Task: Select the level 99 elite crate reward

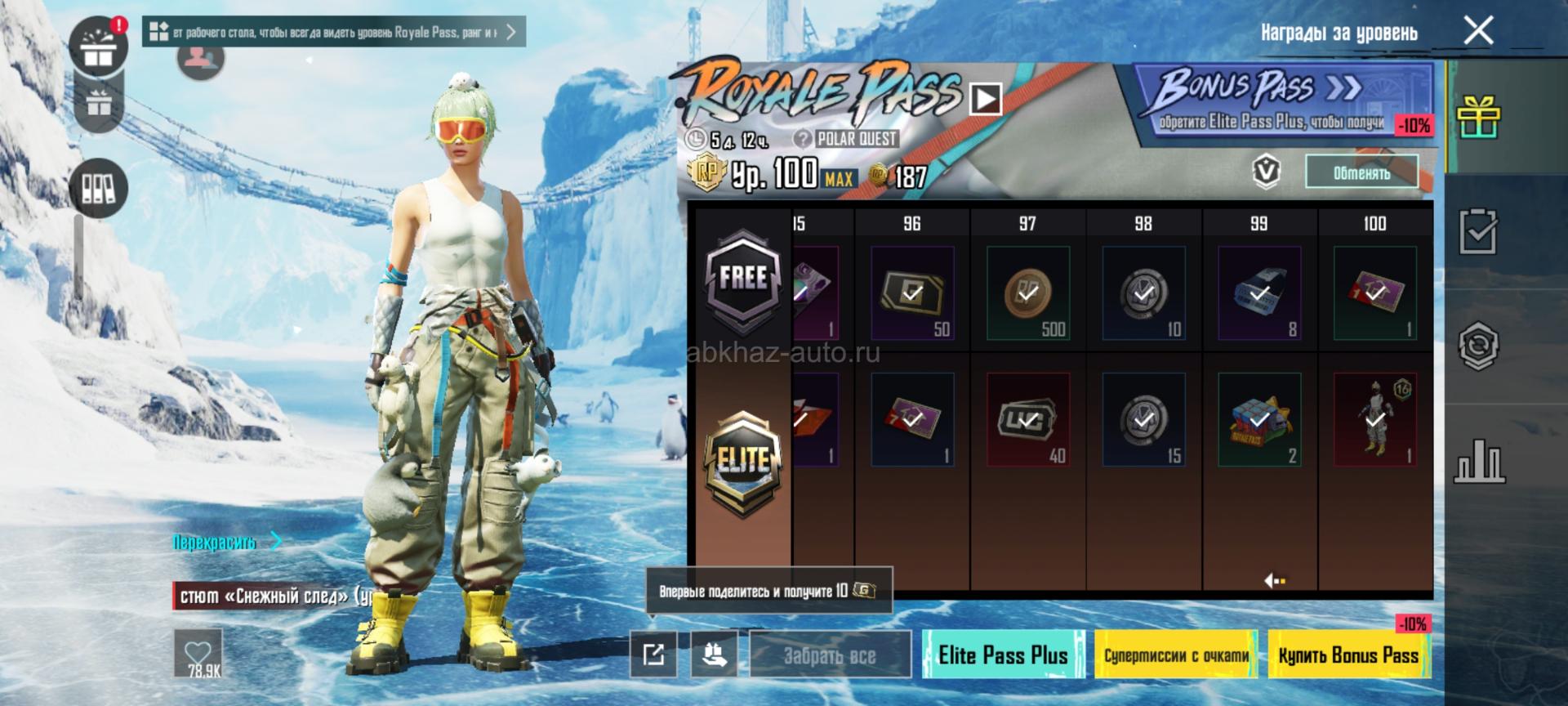Action: [1259, 419]
